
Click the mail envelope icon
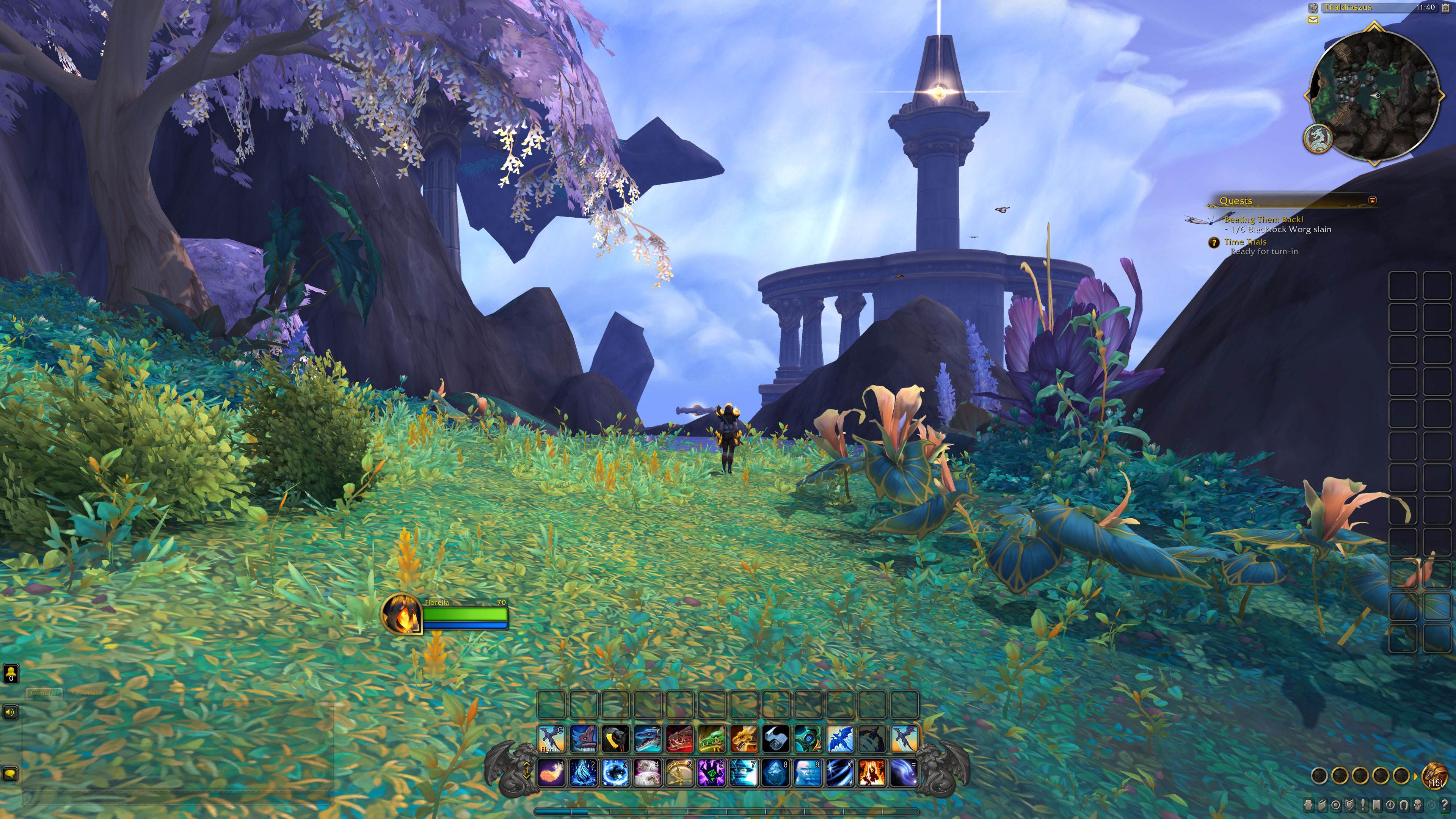pos(1313,20)
